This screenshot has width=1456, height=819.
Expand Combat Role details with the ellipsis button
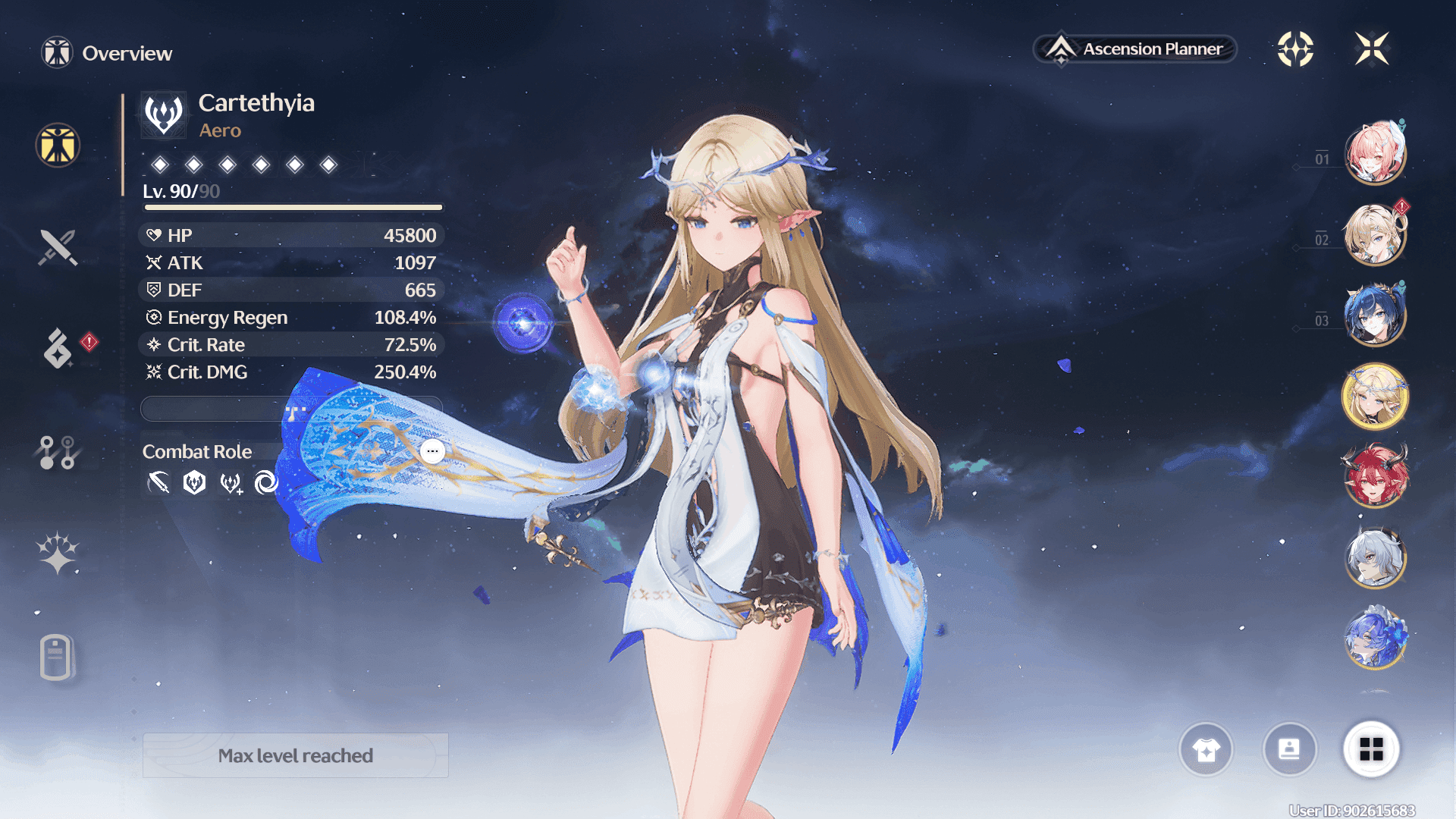tap(432, 451)
